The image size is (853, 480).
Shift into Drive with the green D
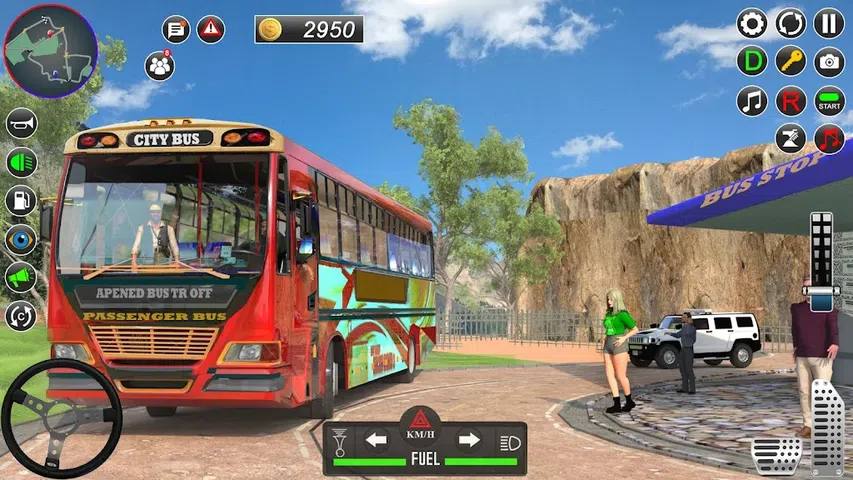pyautogui.click(x=752, y=61)
